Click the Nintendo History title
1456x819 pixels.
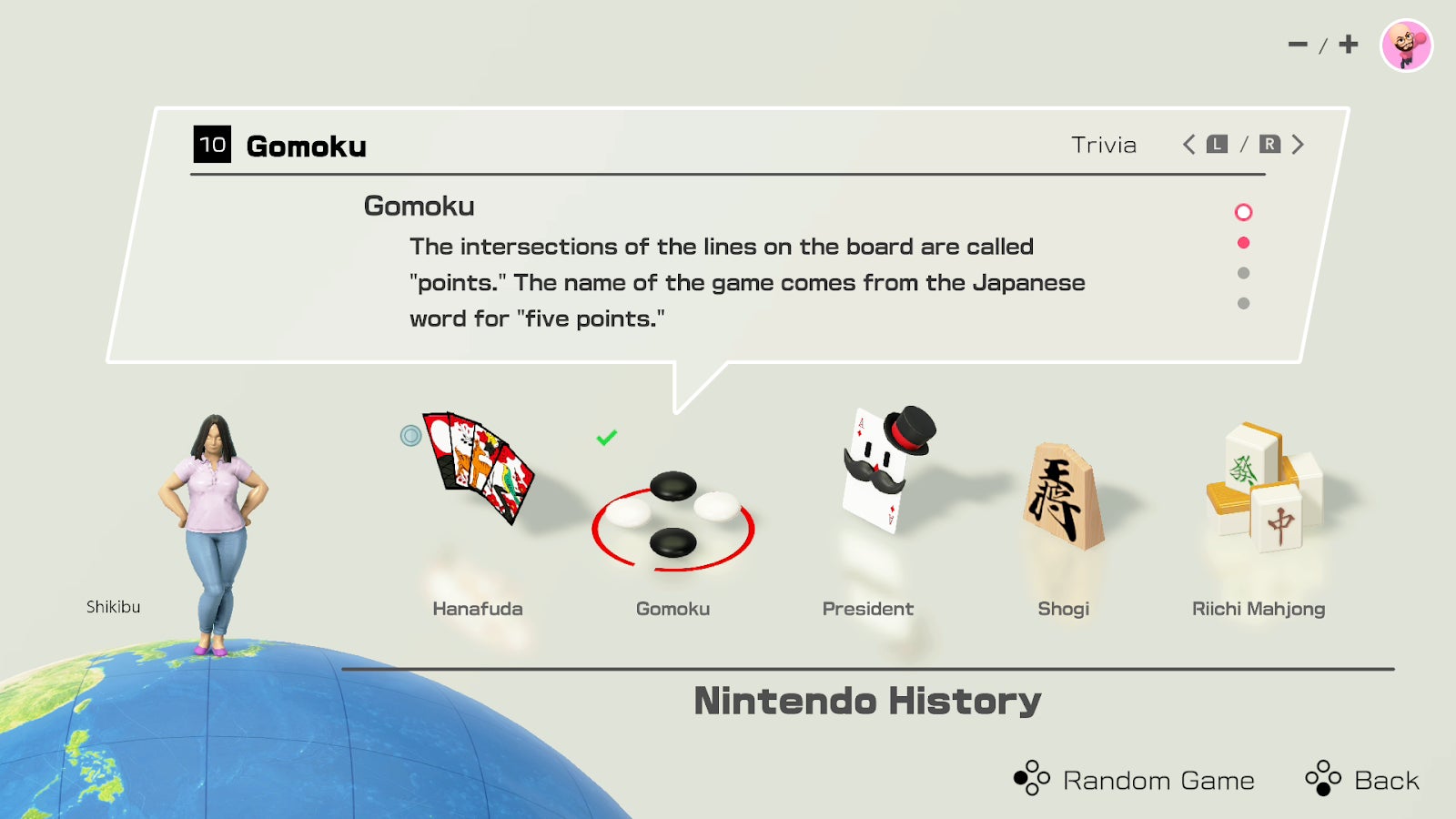click(866, 702)
